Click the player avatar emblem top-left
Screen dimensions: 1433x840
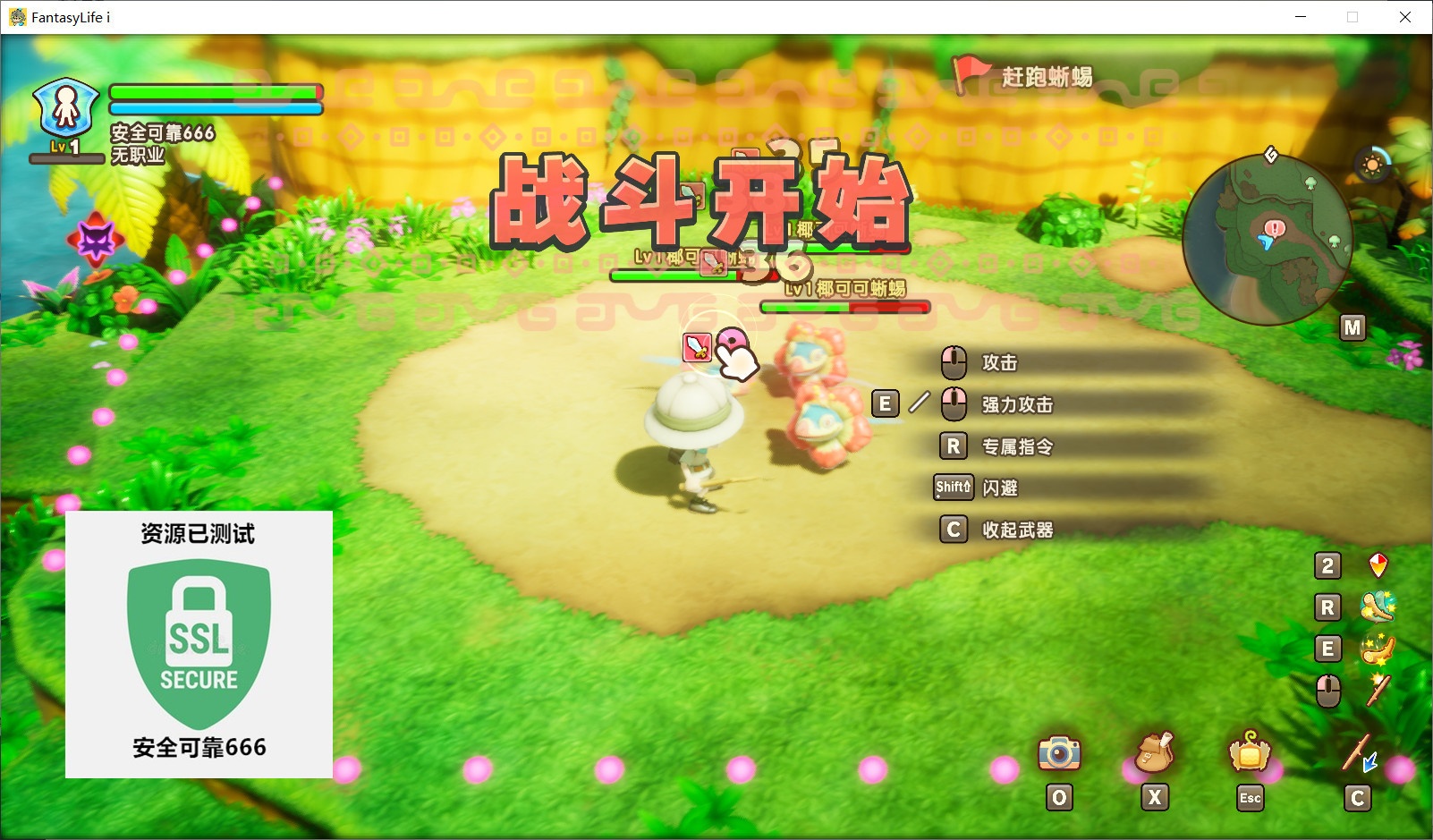pos(64,107)
